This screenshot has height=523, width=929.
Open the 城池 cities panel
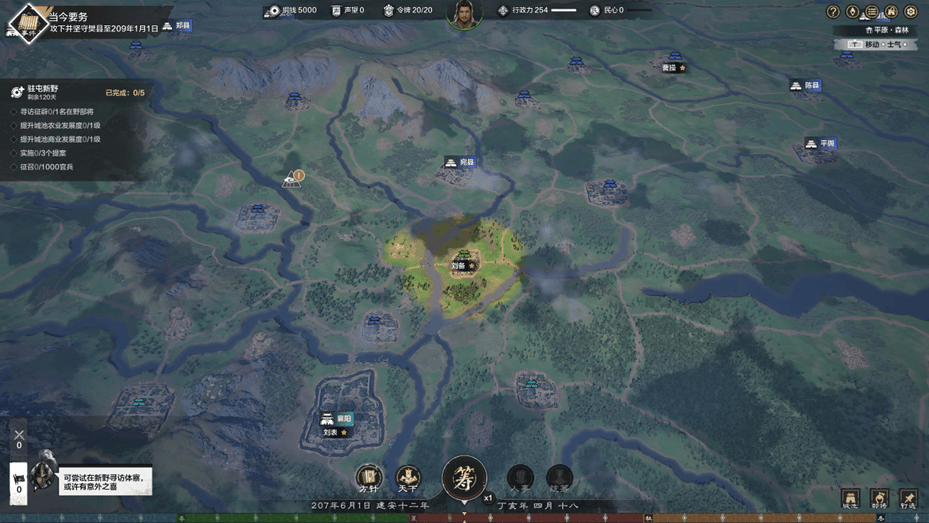click(x=850, y=498)
